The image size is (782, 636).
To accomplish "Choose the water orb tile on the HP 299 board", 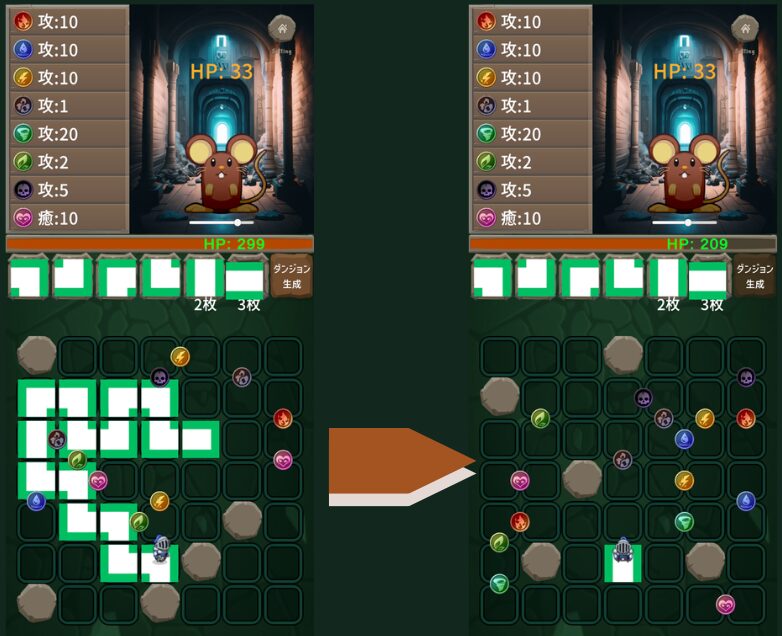I will coord(37,501).
